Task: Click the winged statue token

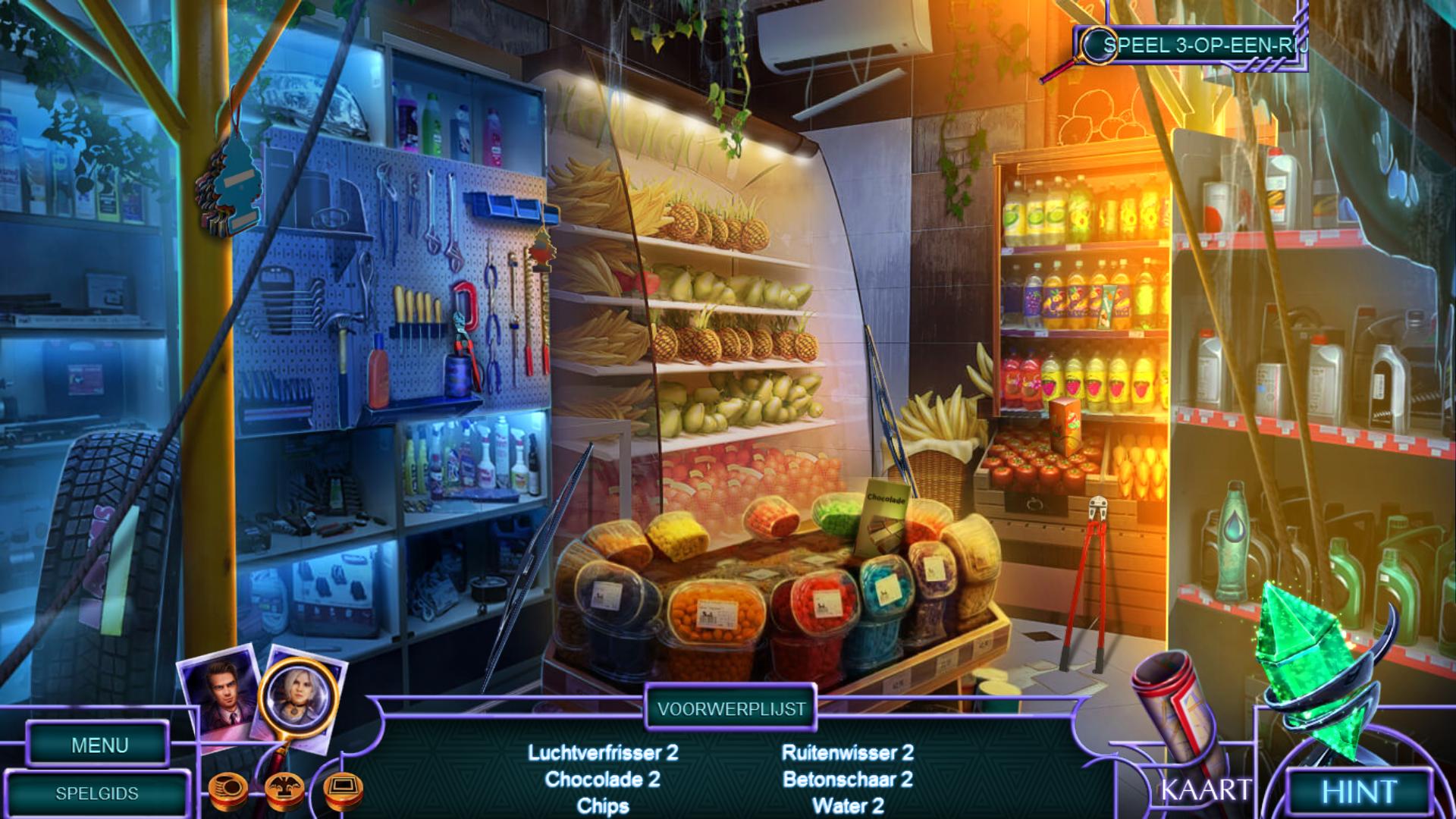Action: (285, 792)
